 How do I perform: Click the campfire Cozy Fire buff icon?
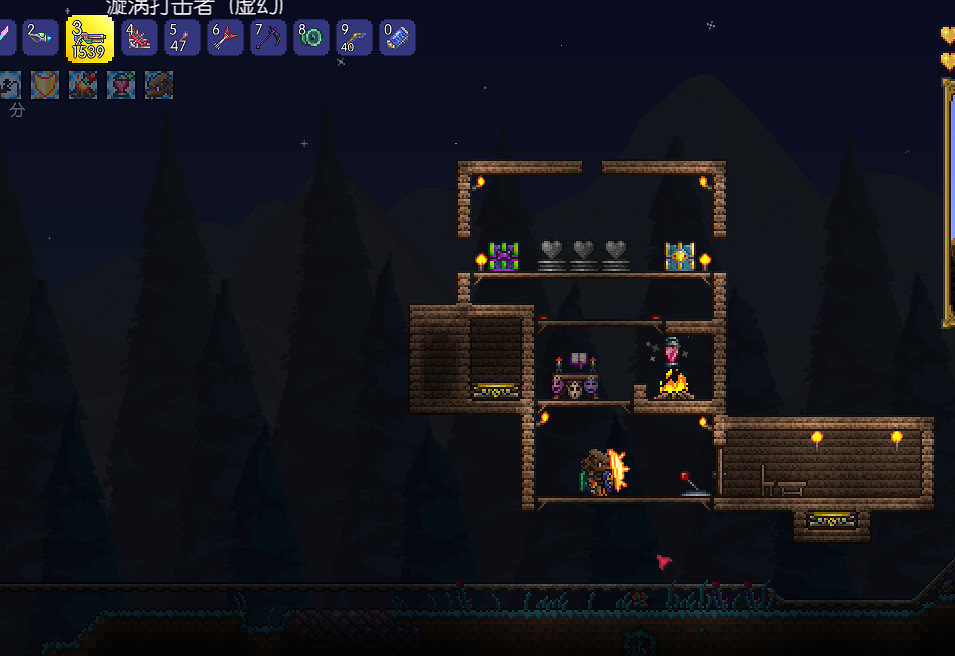(x=83, y=85)
